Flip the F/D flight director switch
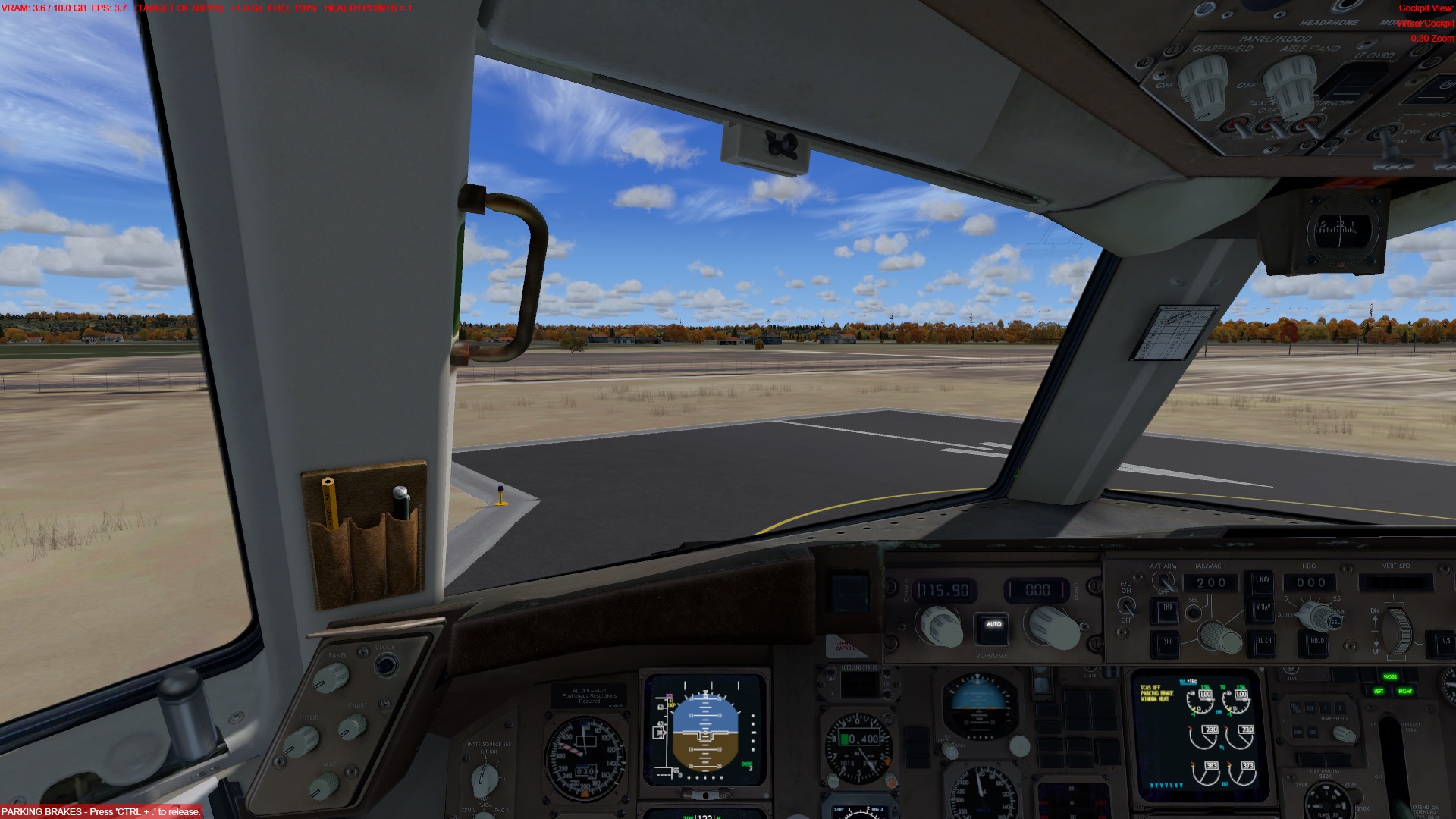Image resolution: width=1456 pixels, height=819 pixels. point(1127,606)
